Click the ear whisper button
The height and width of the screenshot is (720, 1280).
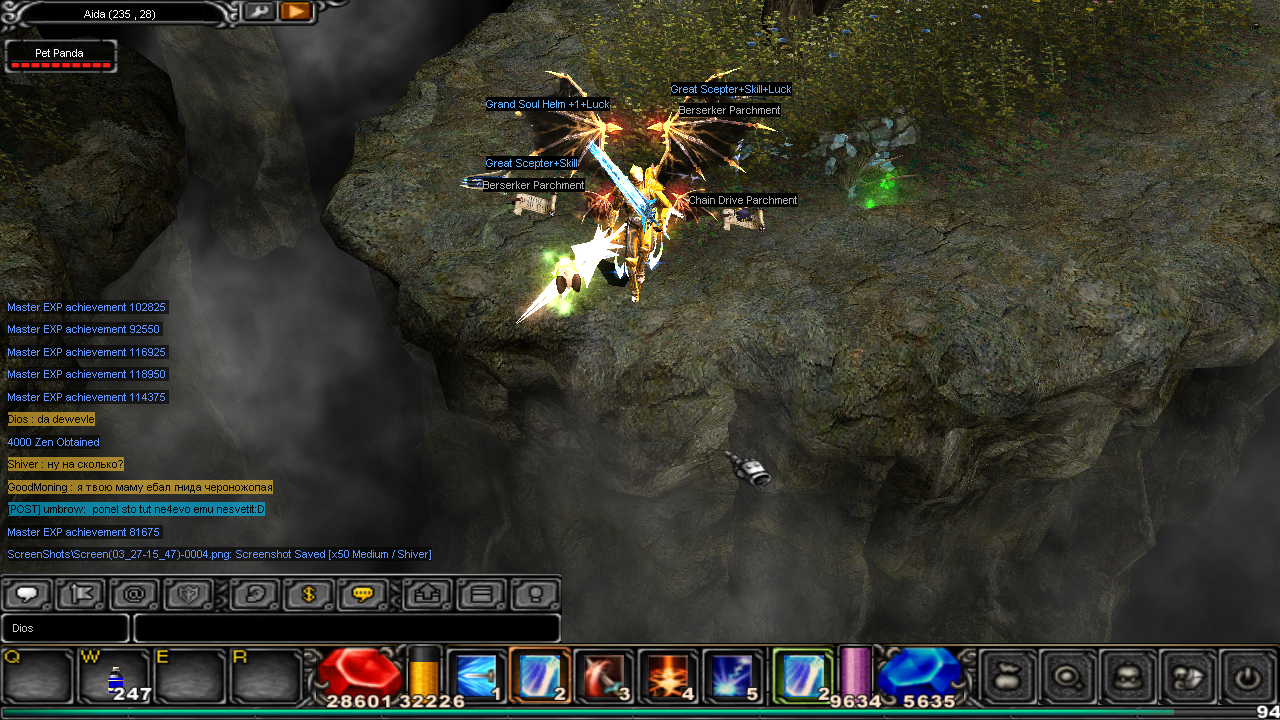255,594
